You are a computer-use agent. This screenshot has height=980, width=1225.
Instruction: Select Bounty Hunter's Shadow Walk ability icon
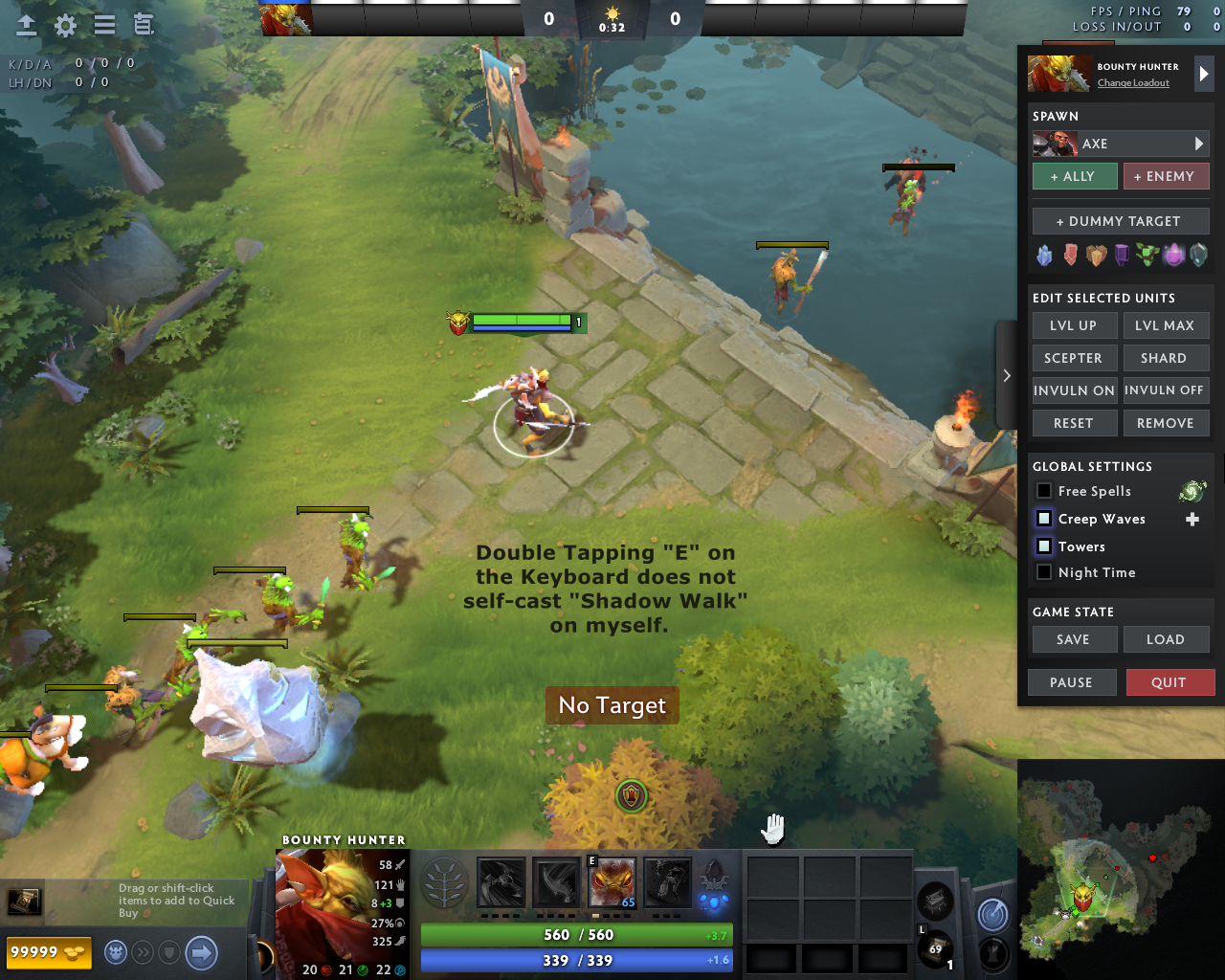pos(612,885)
